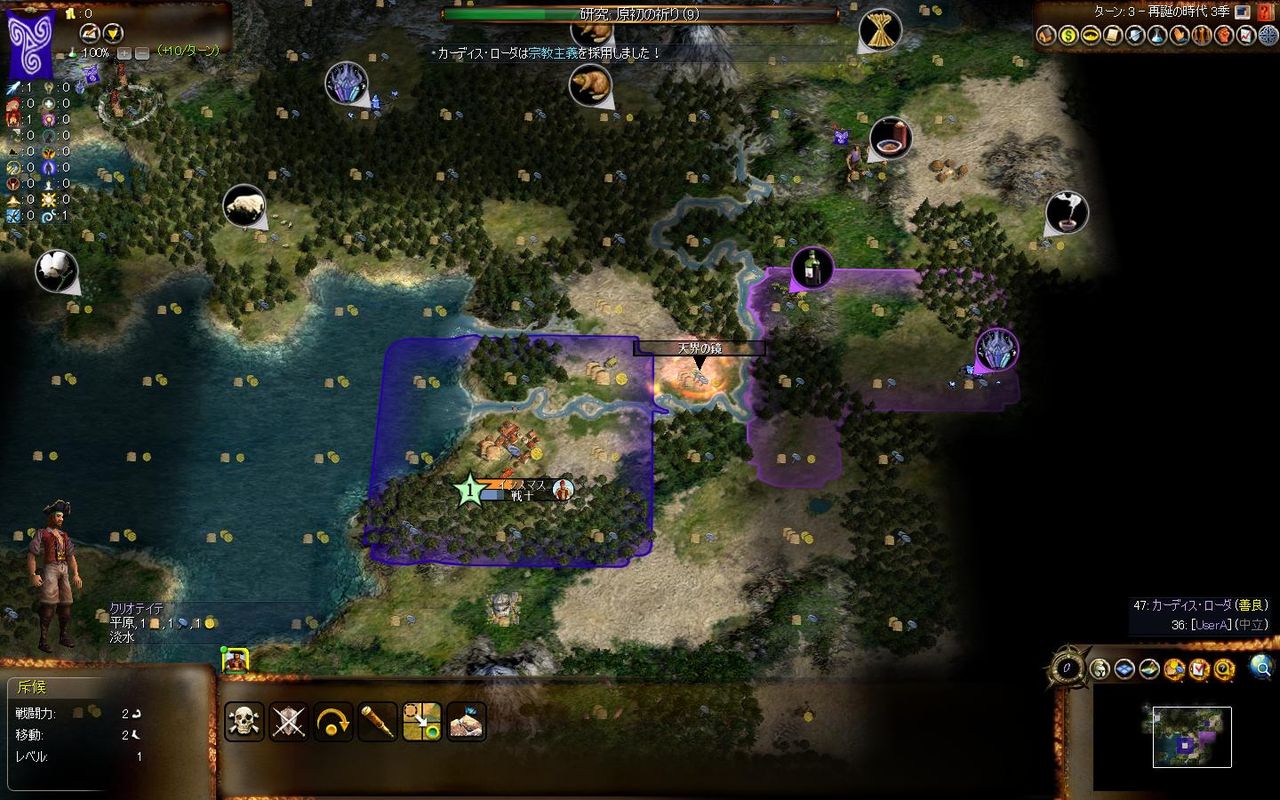Viewport: 1280px width, 800px height.
Task: Open the financial advisor gold coin icon
Action: coord(1067,35)
